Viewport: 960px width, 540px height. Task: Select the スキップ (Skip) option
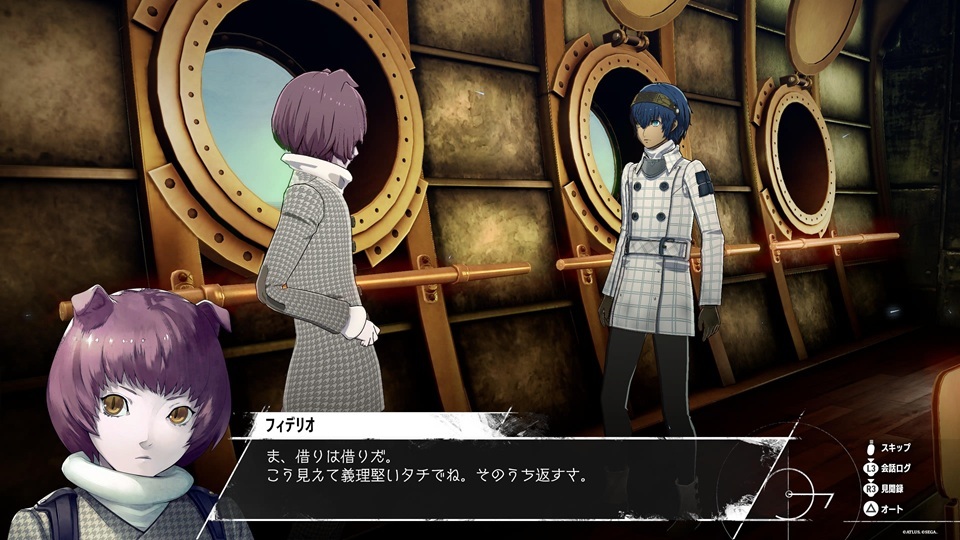coord(893,448)
